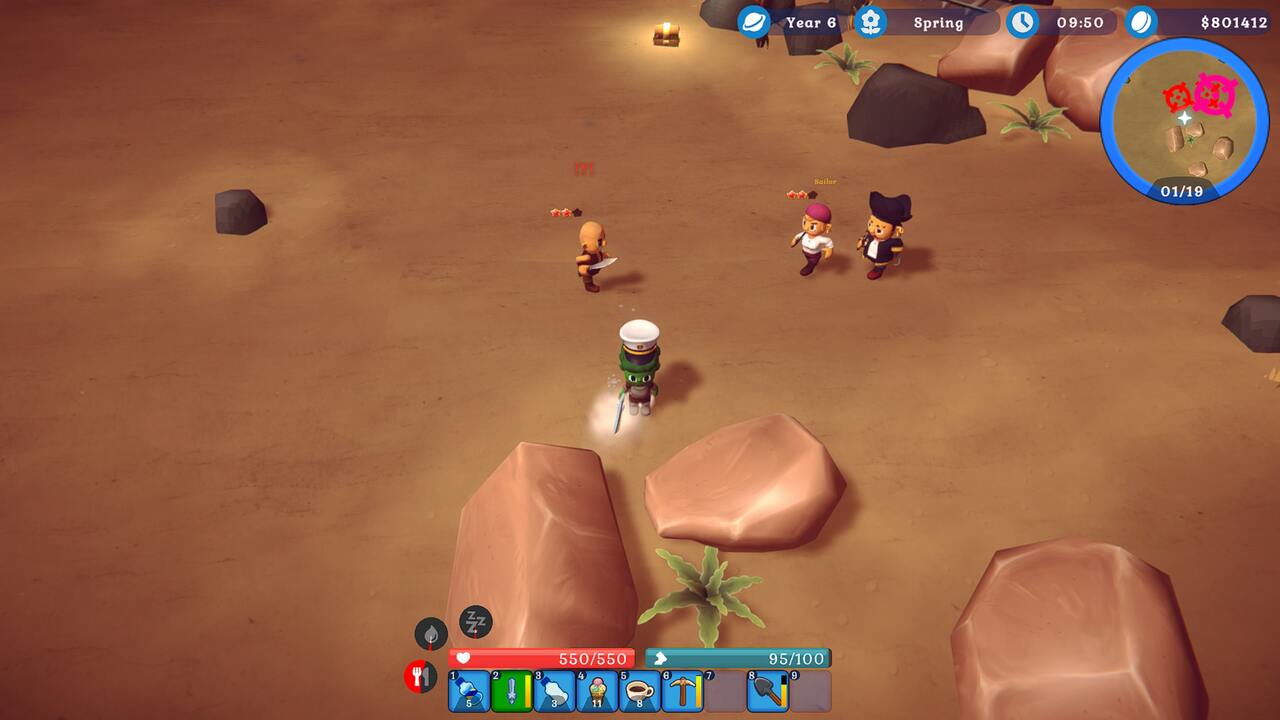Open the Spring season flower icon

coord(871,21)
